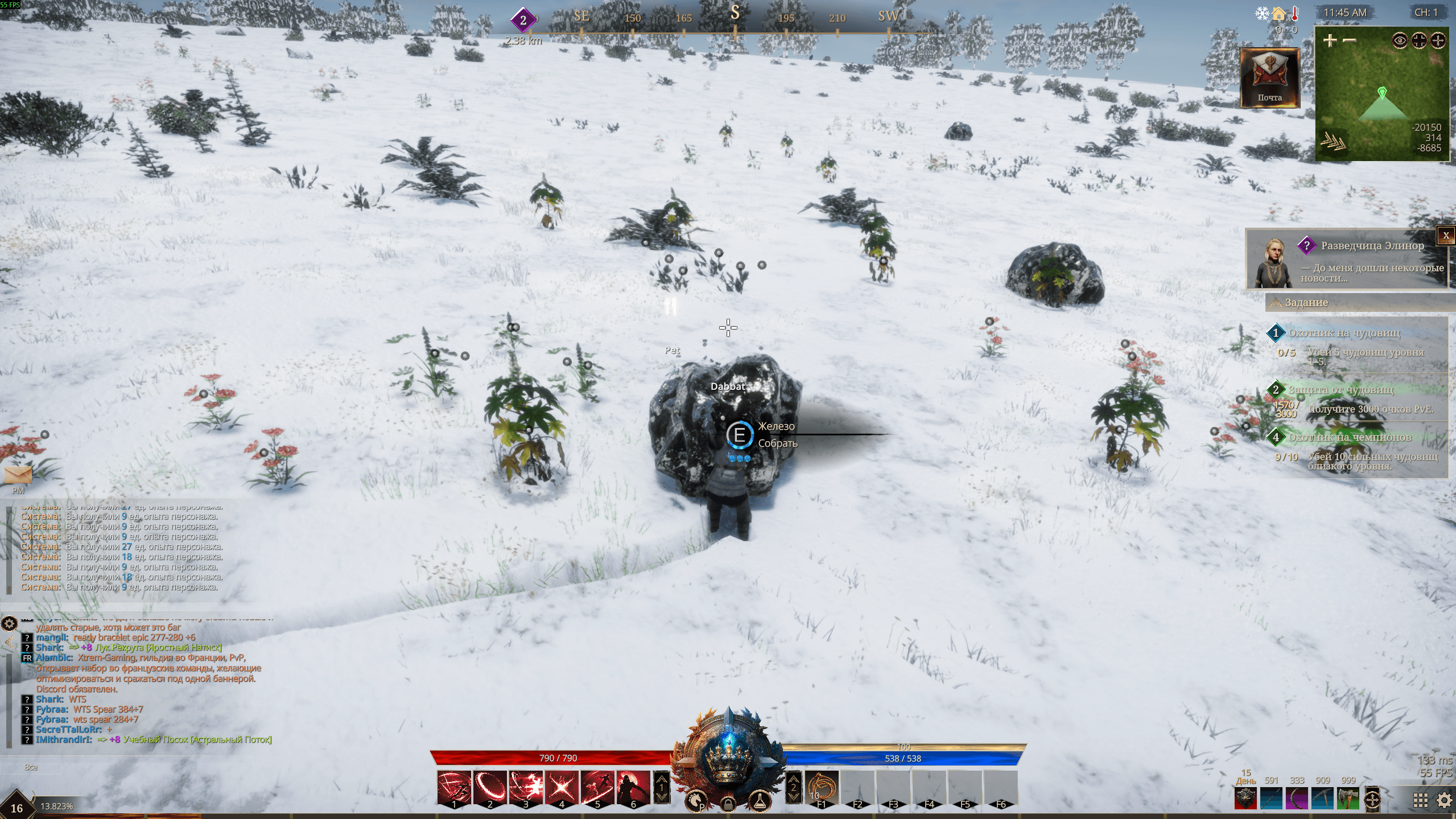The width and height of the screenshot is (1456, 819).
Task: Use the rope item in slot F1
Action: tap(821, 788)
